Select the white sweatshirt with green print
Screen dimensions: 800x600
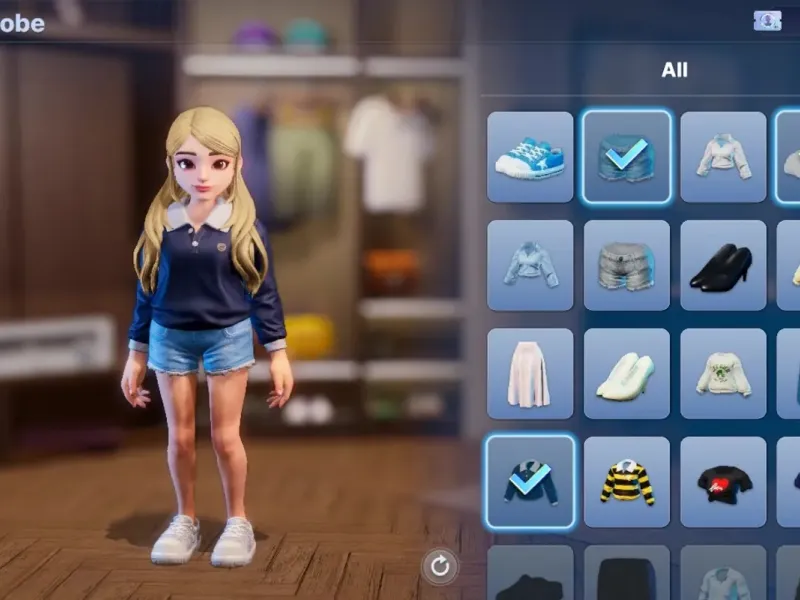point(723,373)
